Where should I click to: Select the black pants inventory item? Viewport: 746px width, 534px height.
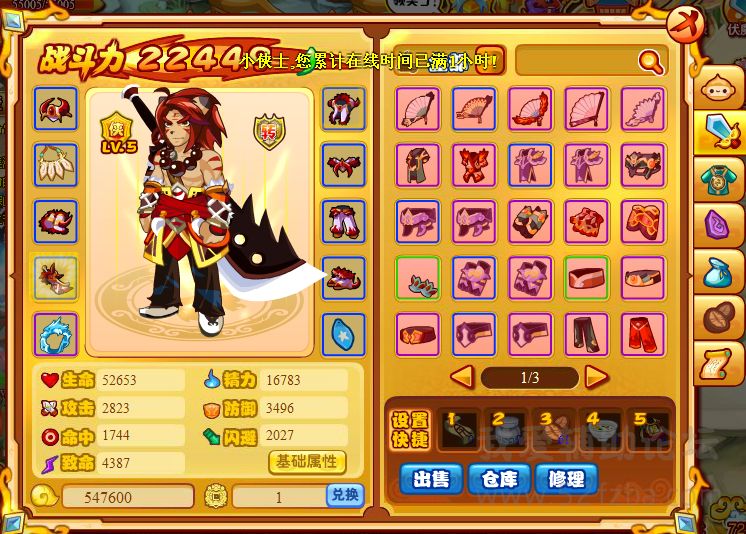click(586, 335)
